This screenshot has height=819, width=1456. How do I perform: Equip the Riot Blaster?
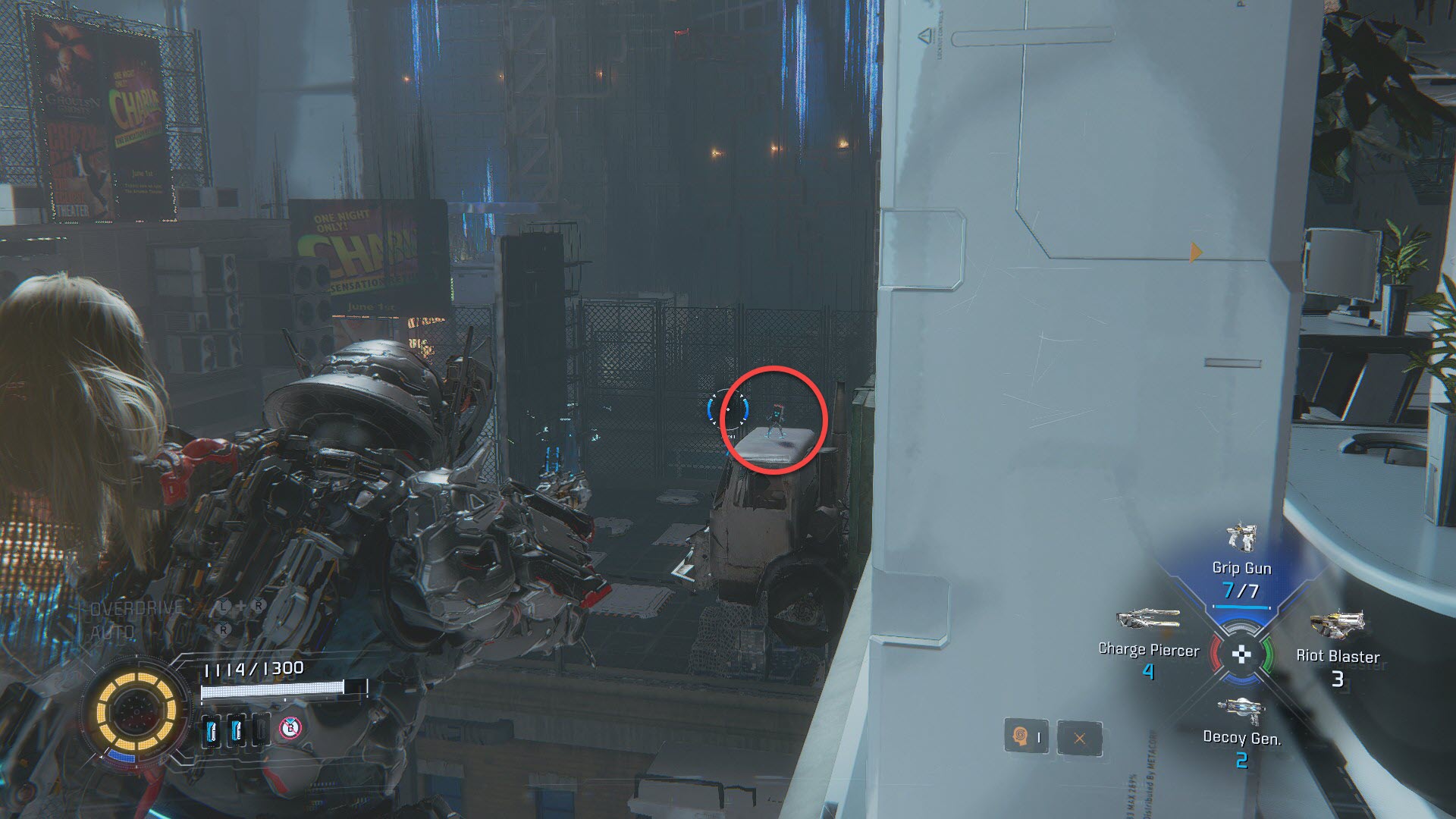pos(1336,626)
